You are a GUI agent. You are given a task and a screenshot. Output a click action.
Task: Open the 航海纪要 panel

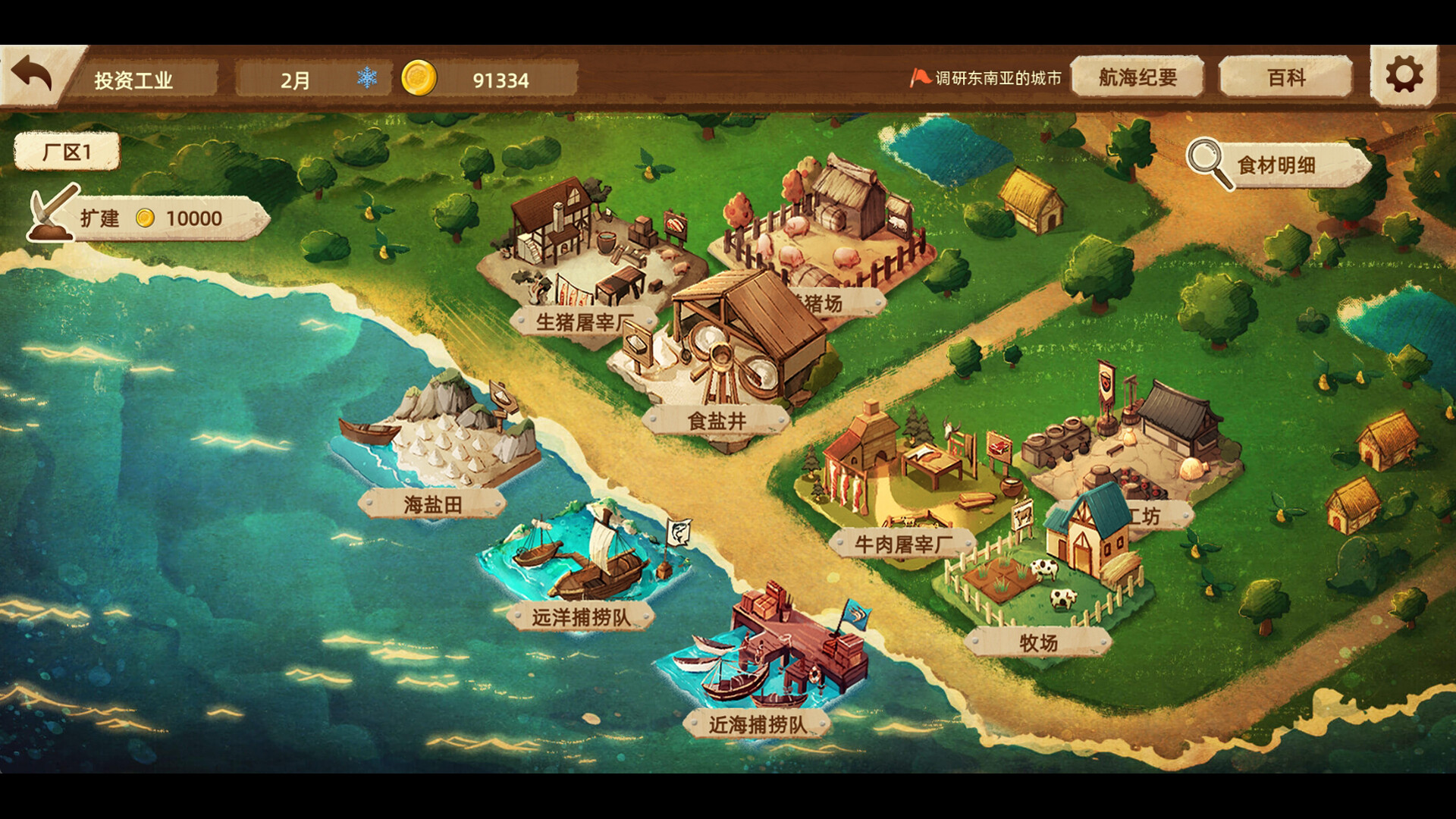pyautogui.click(x=1136, y=77)
